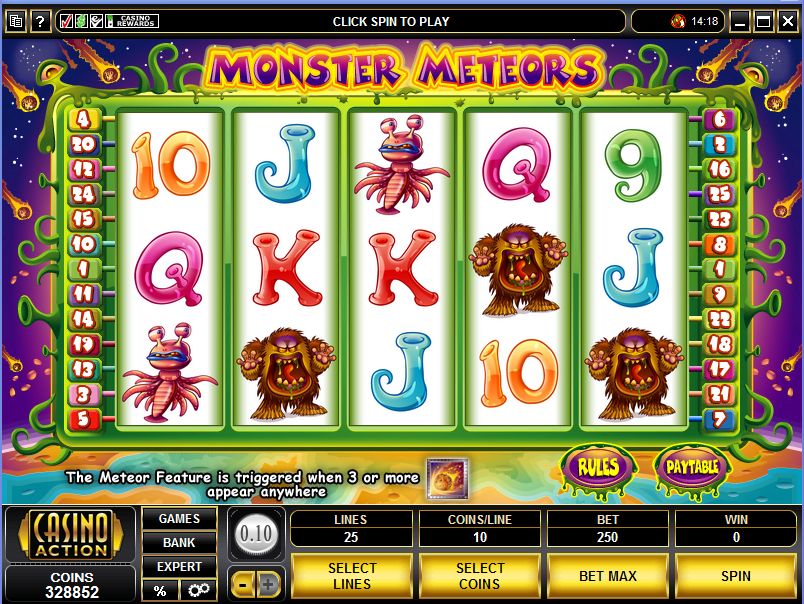Click the BET MAX button
Screen dimensions: 804x604
(608, 576)
